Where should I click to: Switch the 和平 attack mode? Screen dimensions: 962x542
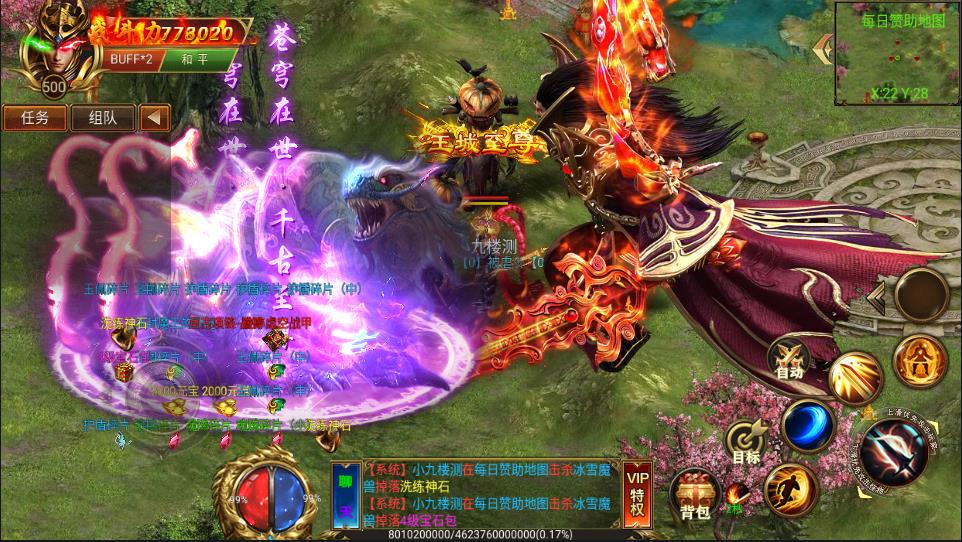pyautogui.click(x=194, y=58)
